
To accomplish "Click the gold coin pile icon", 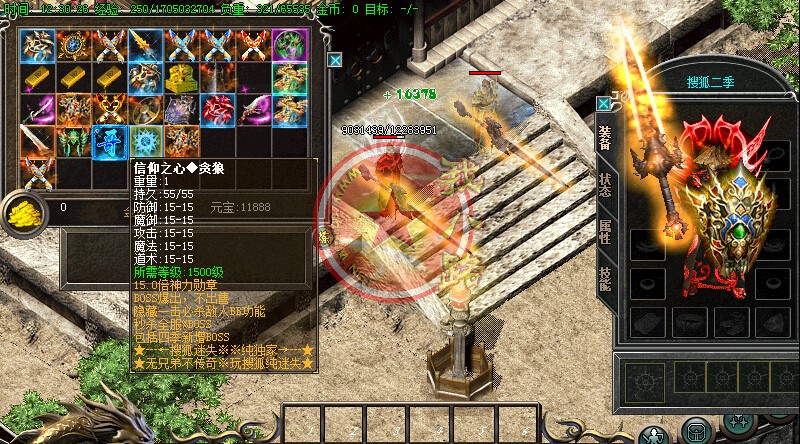I will [21, 208].
